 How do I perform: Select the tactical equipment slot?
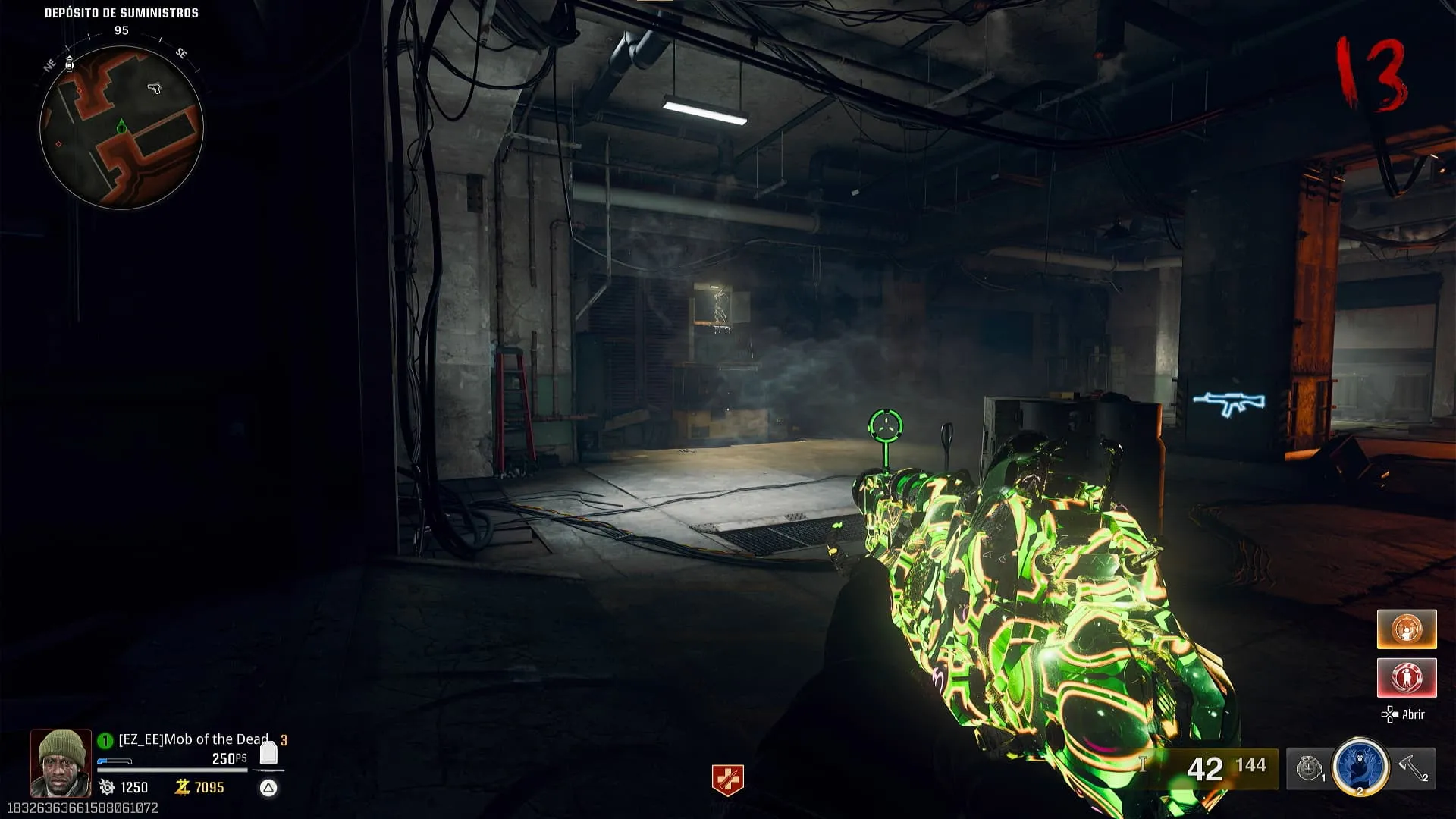coord(1310,768)
